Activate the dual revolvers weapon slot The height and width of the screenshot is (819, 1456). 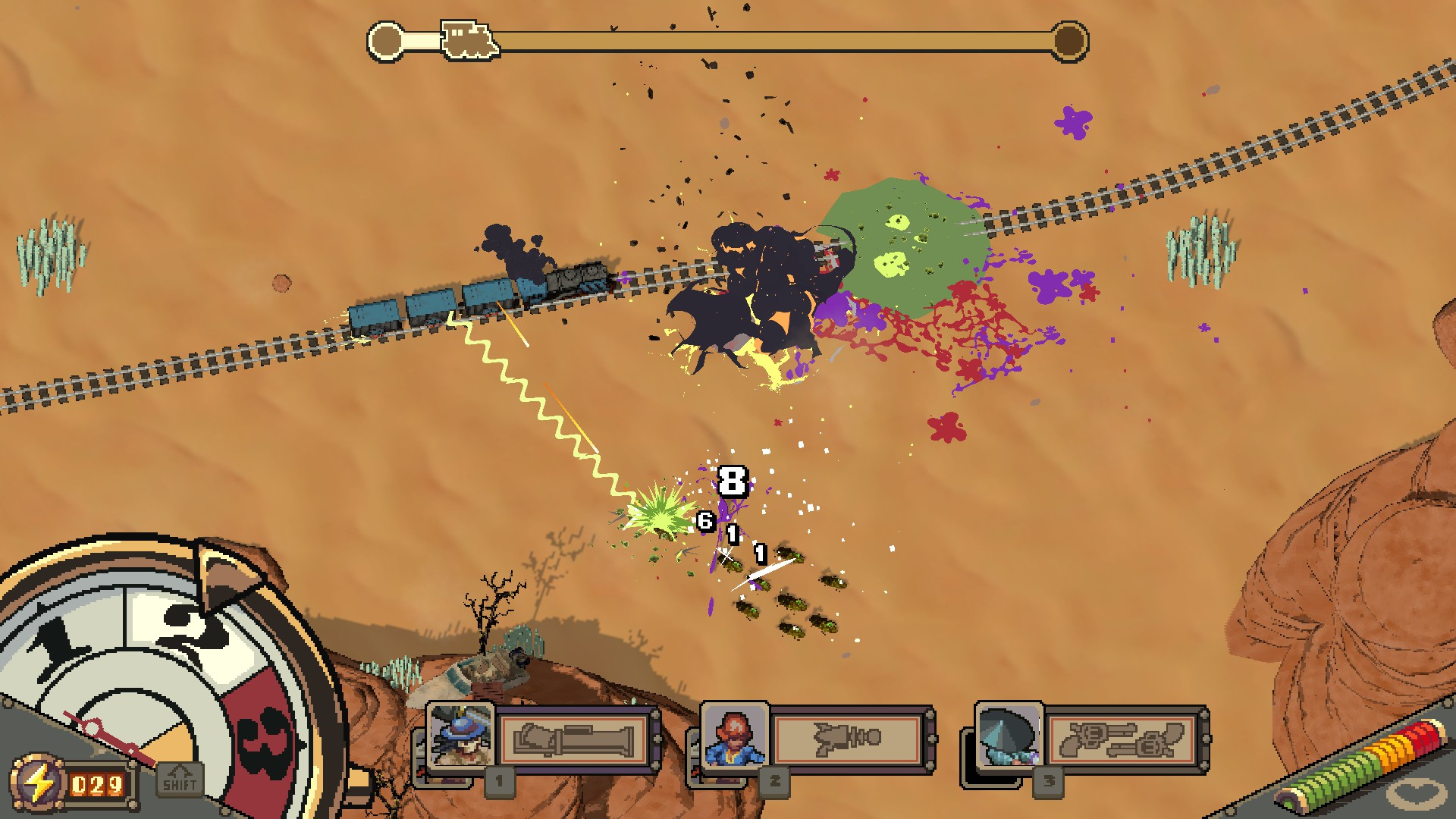coord(1122,739)
